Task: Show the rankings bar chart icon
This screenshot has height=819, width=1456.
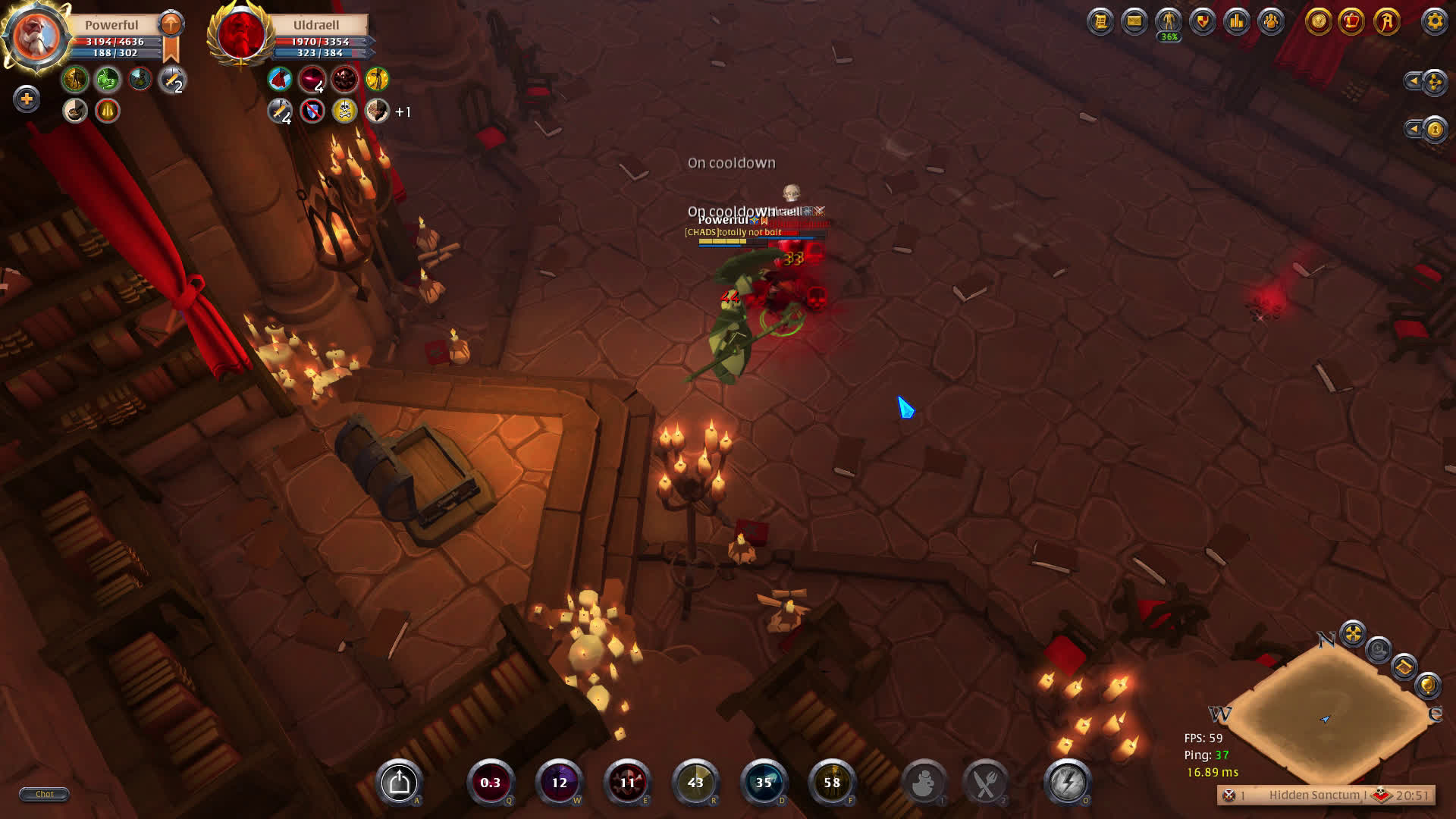Action: pyautogui.click(x=1237, y=21)
